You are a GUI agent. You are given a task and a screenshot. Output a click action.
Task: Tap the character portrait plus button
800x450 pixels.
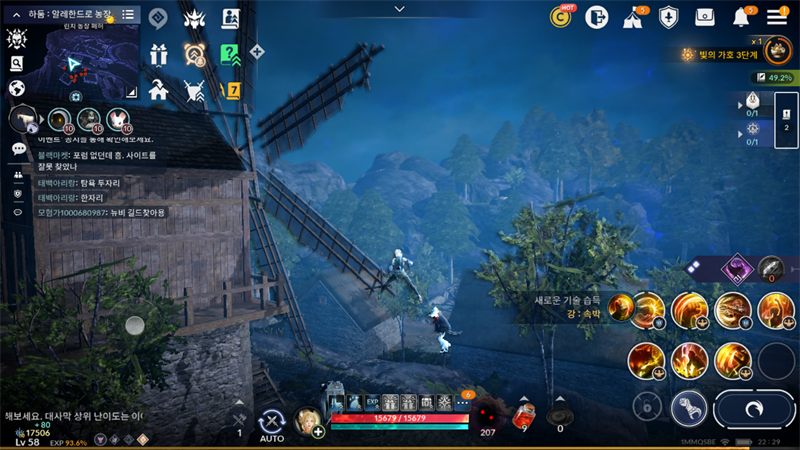pos(318,432)
